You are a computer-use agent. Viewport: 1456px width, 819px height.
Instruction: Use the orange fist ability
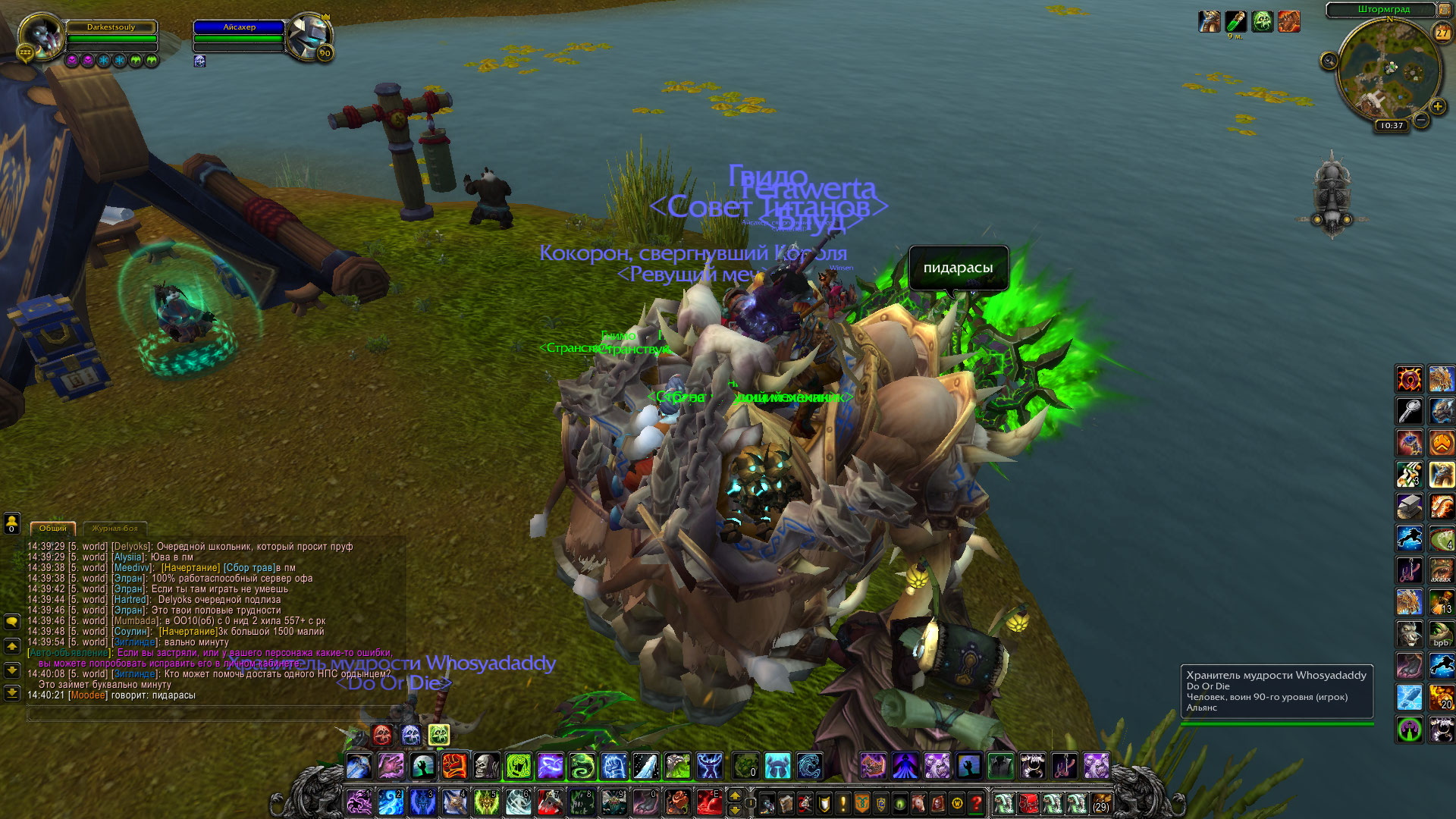point(454,766)
